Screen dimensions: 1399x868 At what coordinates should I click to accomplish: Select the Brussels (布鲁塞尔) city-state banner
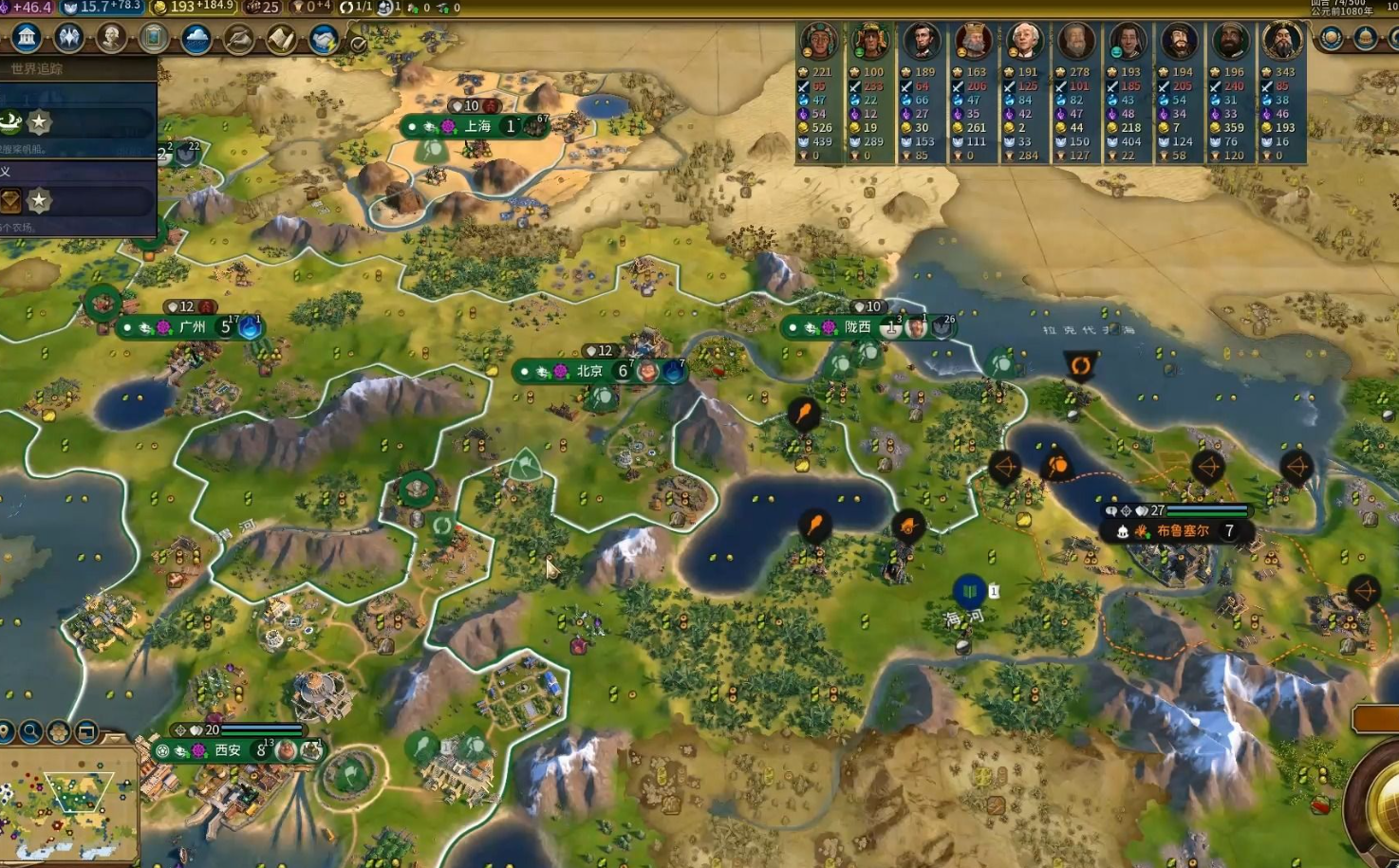click(1182, 531)
